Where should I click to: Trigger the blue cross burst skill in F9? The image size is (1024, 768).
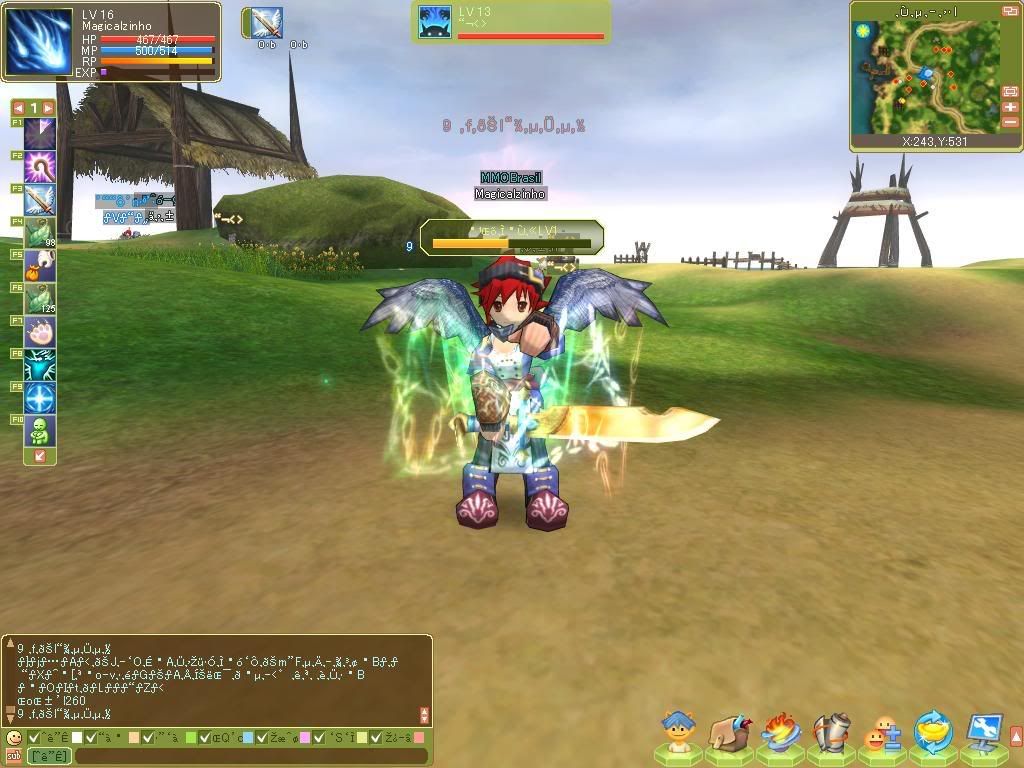(40, 398)
